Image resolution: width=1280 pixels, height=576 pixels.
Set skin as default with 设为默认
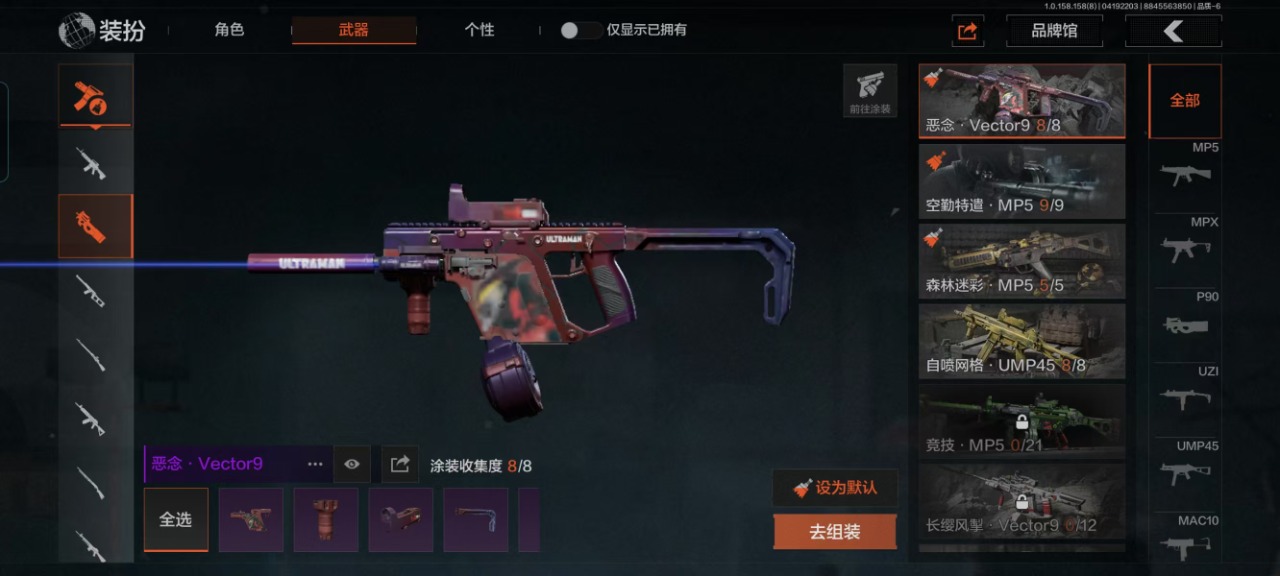[x=835, y=488]
